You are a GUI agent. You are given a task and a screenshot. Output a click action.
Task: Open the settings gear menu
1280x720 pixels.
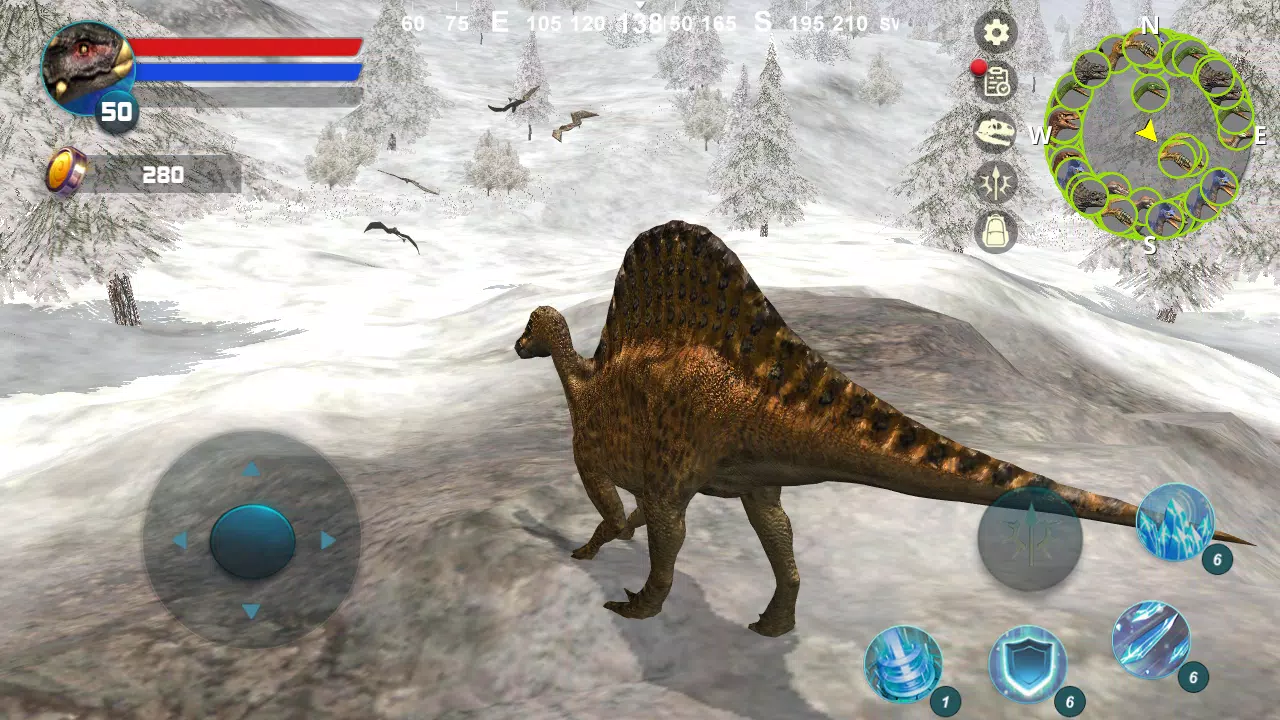(x=995, y=33)
